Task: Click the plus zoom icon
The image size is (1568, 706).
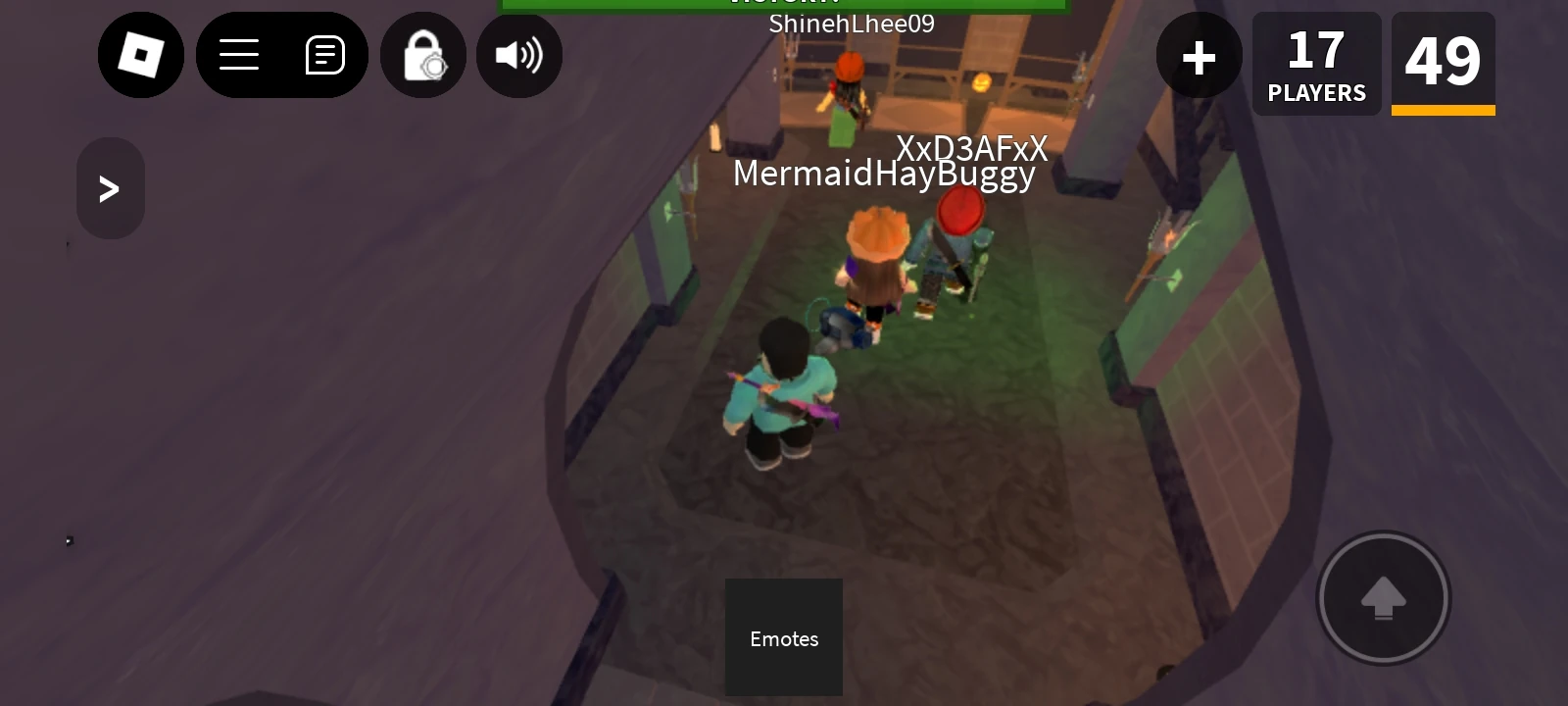Action: coord(1199,56)
